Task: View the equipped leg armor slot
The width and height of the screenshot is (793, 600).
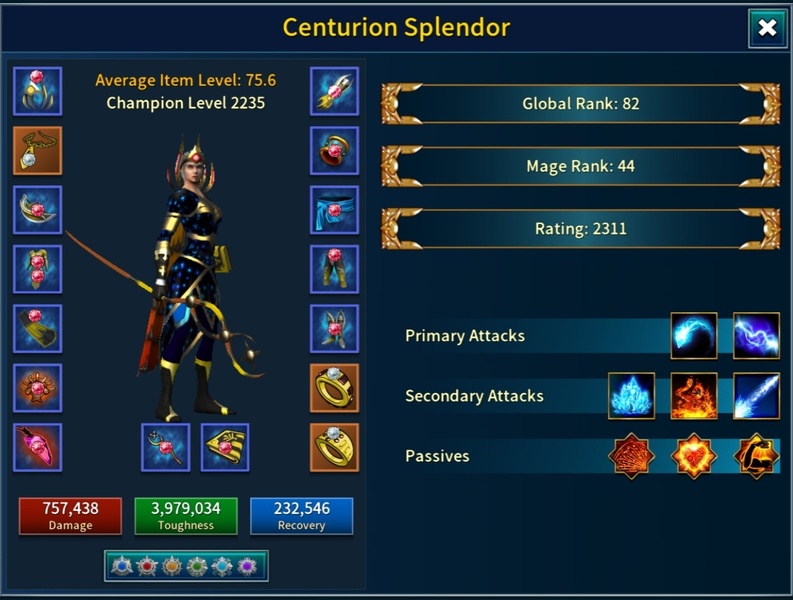Action: [x=334, y=269]
